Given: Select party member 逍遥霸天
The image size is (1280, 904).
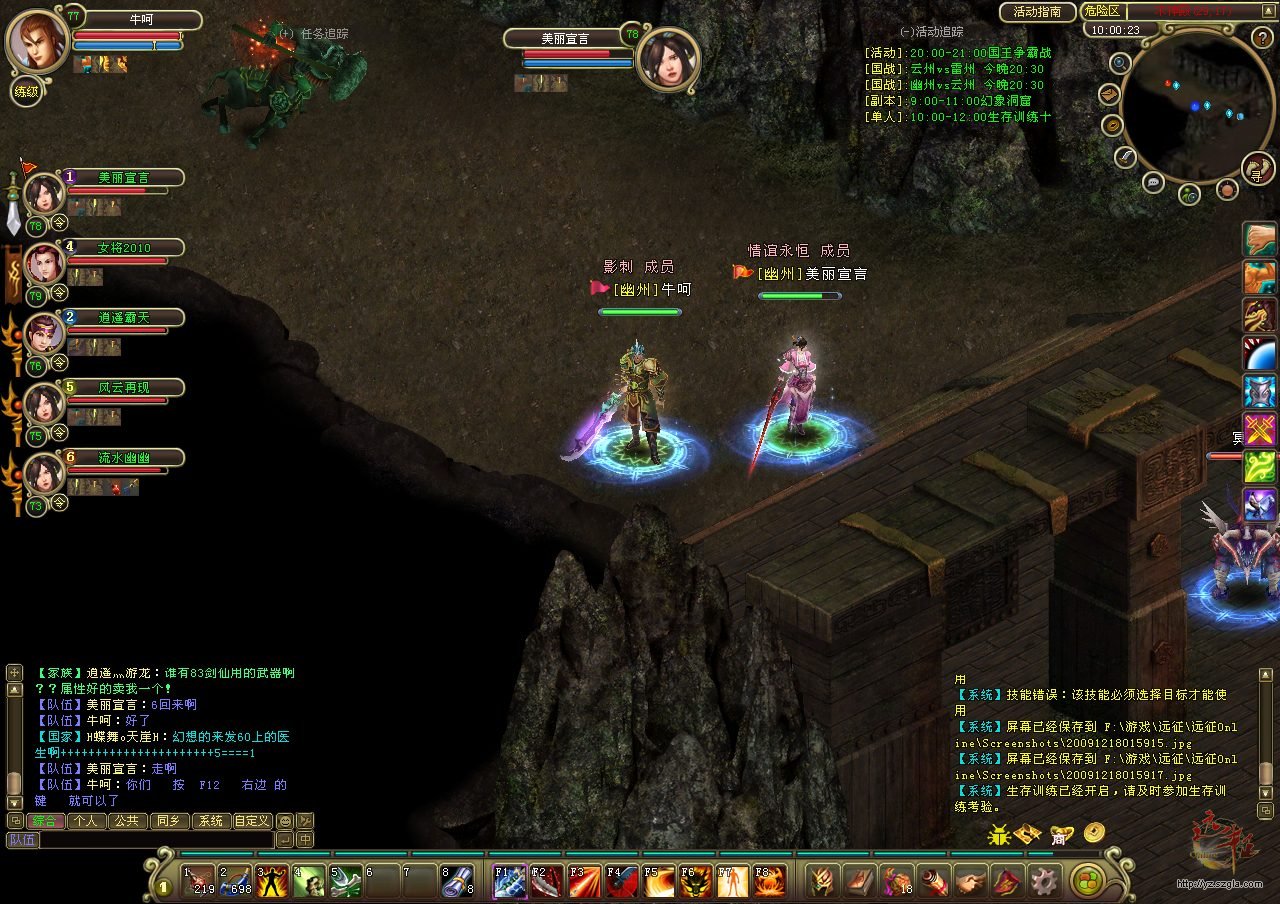Looking at the screenshot, I should pos(124,317).
